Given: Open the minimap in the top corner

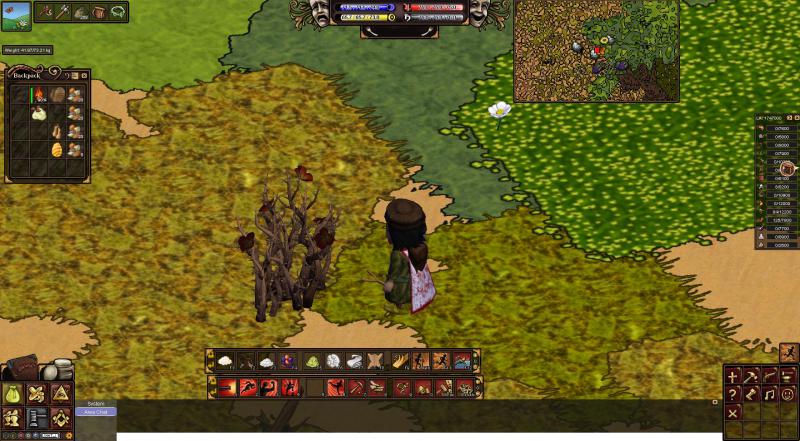Looking at the screenshot, I should (597, 50).
